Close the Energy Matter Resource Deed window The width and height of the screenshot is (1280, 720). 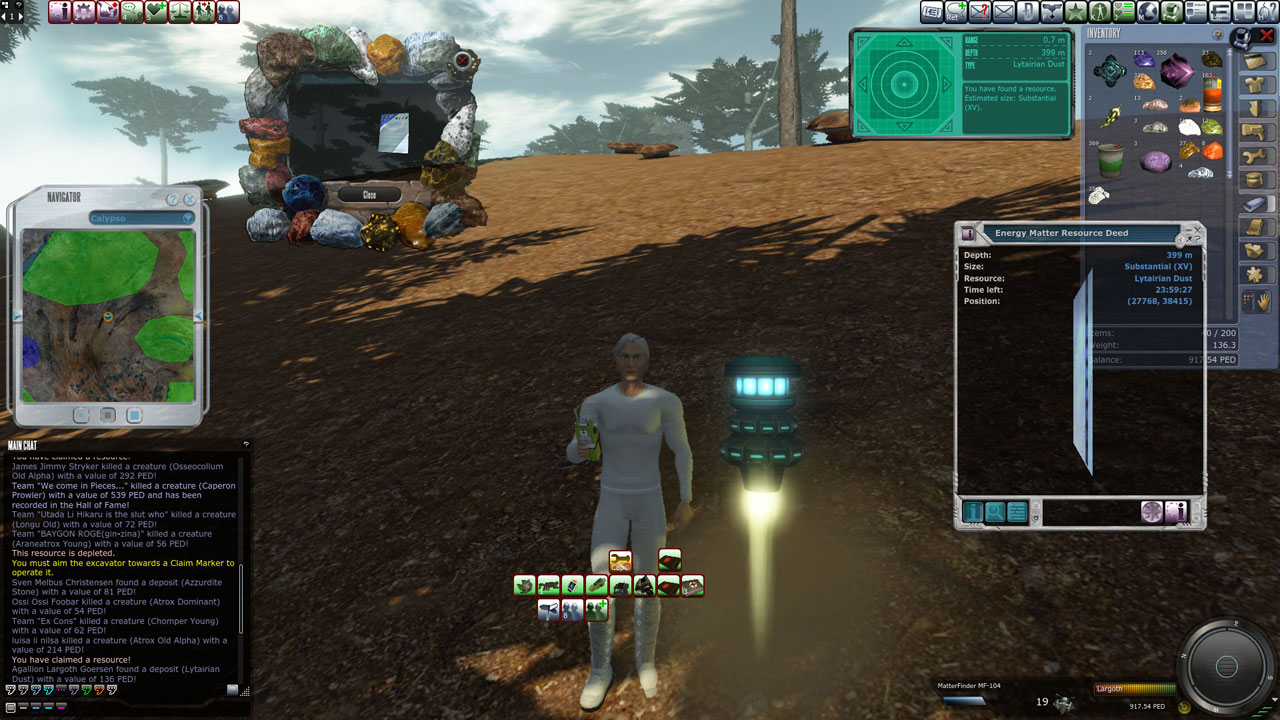pos(1198,229)
